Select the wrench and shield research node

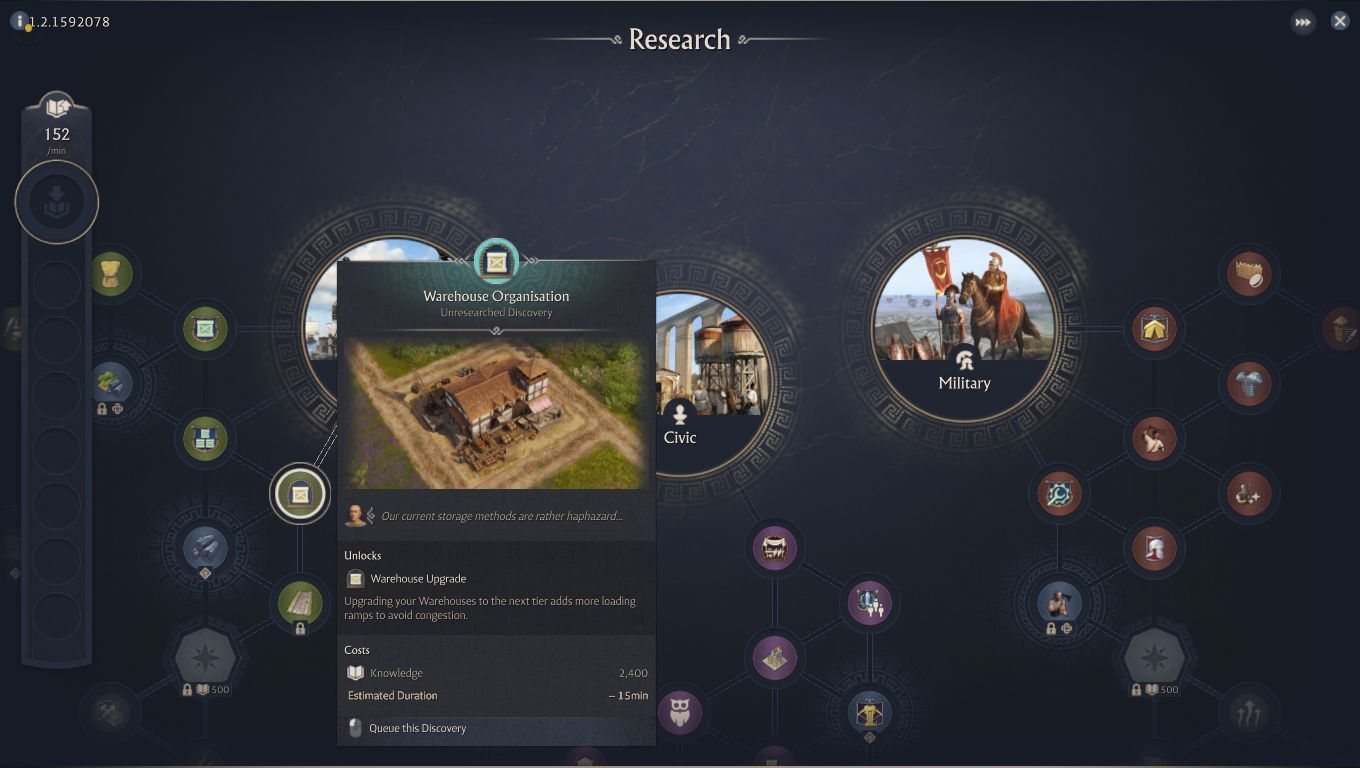(1058, 493)
